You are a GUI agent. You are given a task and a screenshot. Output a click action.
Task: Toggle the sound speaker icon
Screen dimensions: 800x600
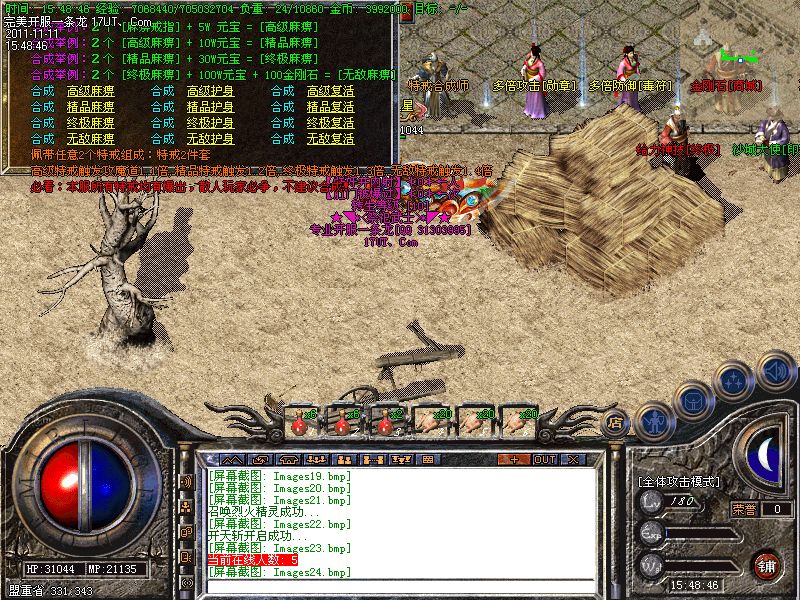(775, 370)
